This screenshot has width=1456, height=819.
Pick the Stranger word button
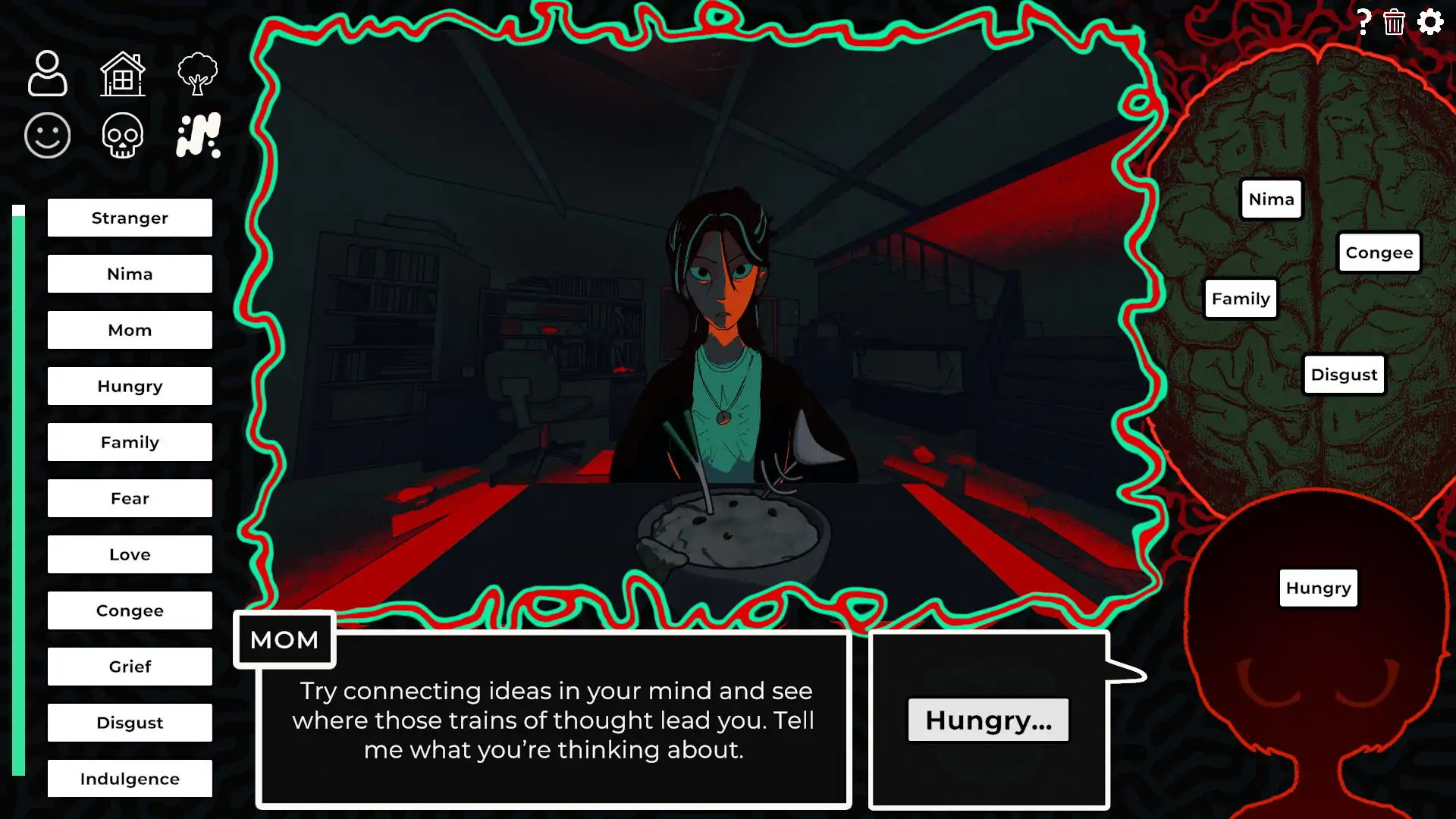[130, 218]
